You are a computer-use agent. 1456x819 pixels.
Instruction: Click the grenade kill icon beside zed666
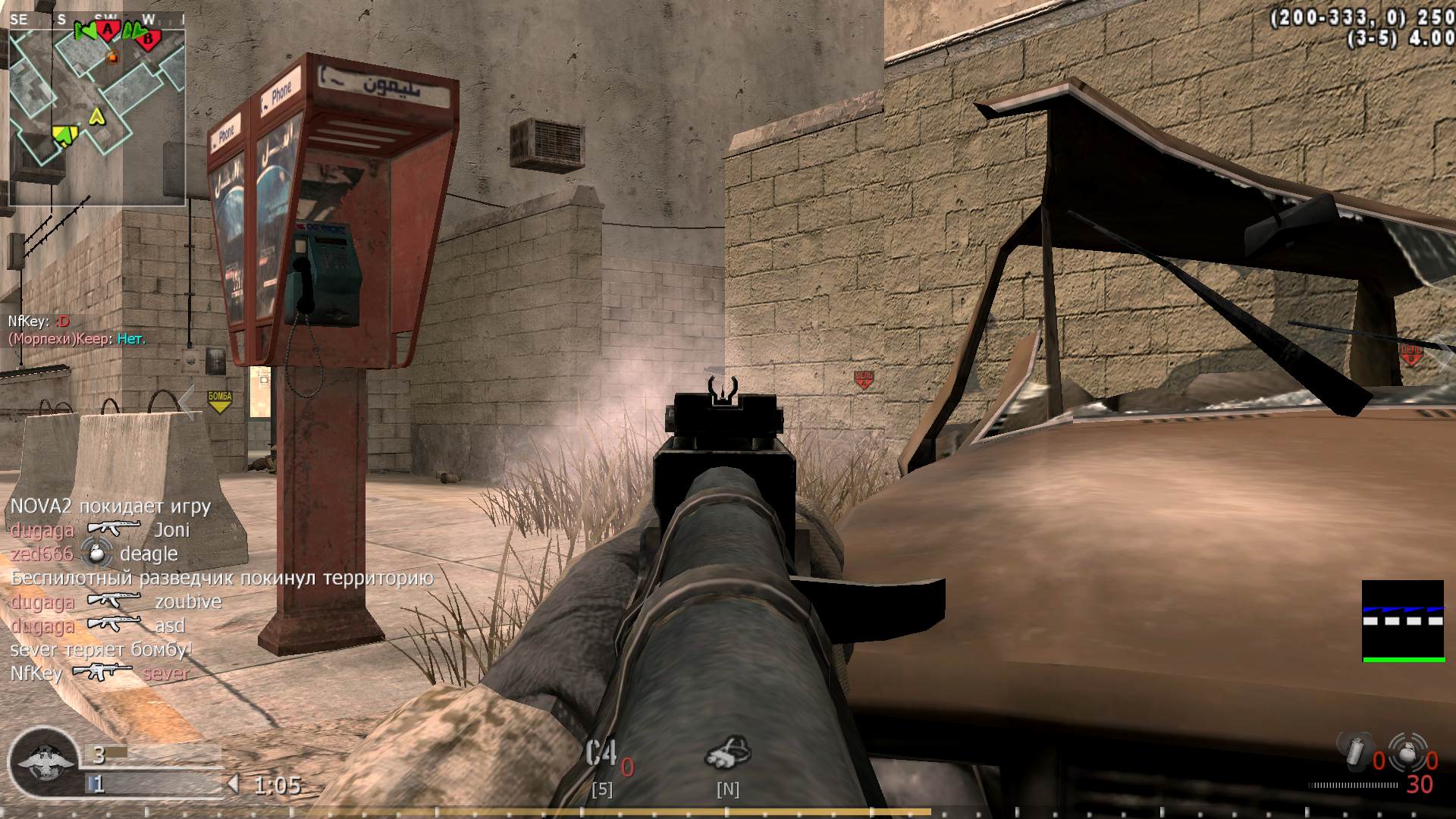coord(97,554)
